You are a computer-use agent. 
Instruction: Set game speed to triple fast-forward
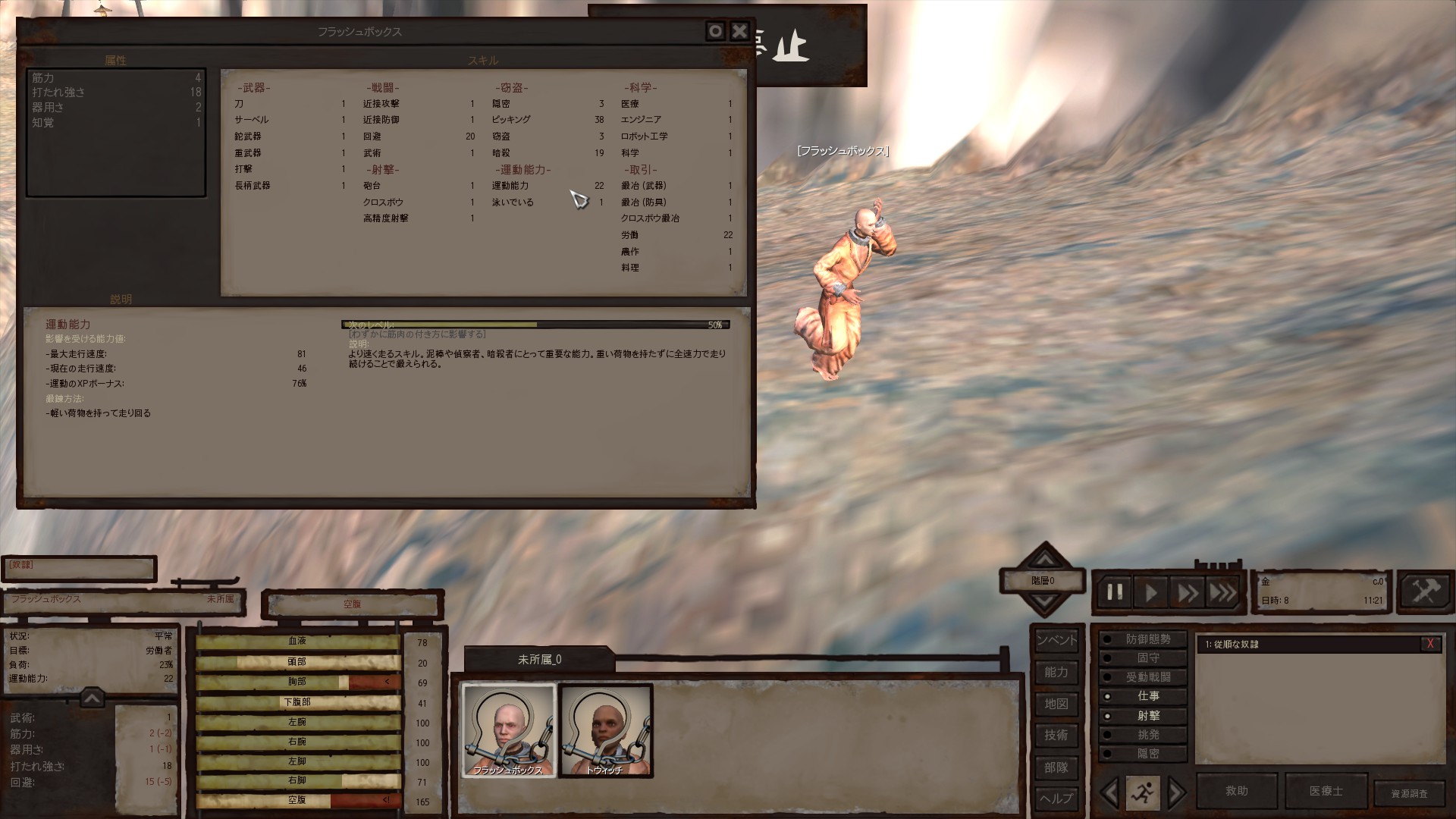[x=1222, y=592]
